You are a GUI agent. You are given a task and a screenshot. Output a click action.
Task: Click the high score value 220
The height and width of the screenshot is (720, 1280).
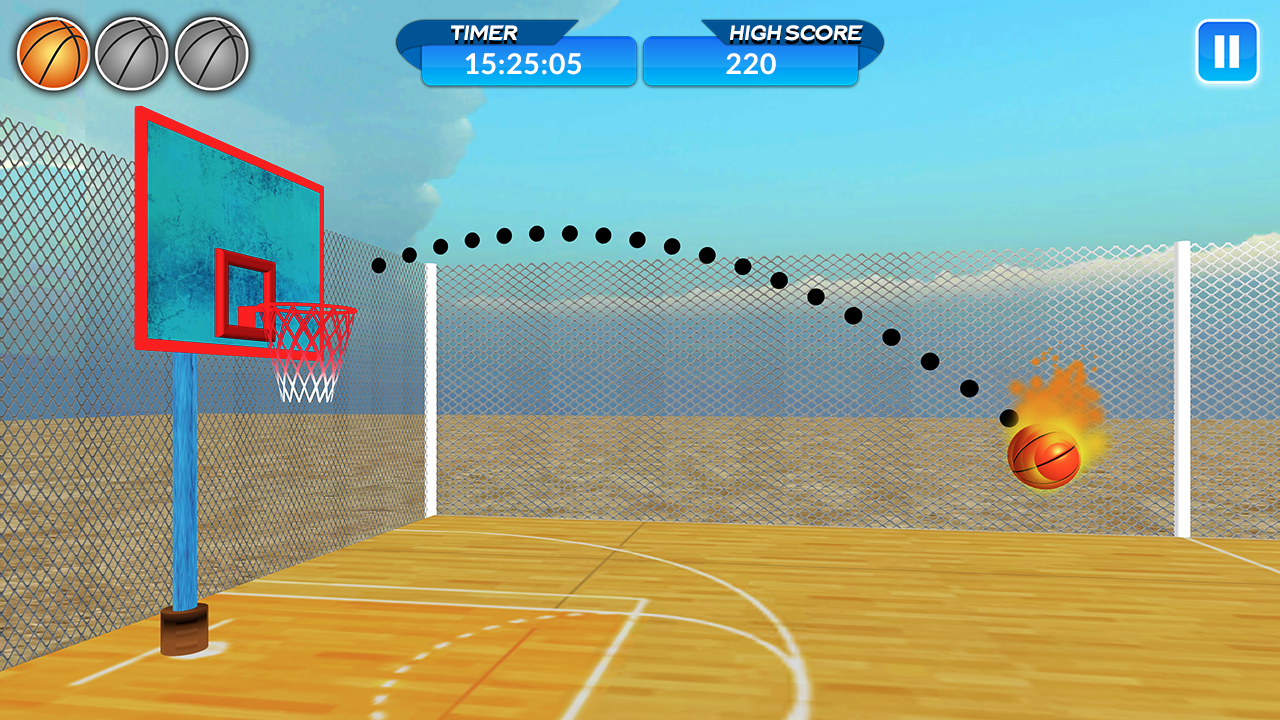coord(751,65)
